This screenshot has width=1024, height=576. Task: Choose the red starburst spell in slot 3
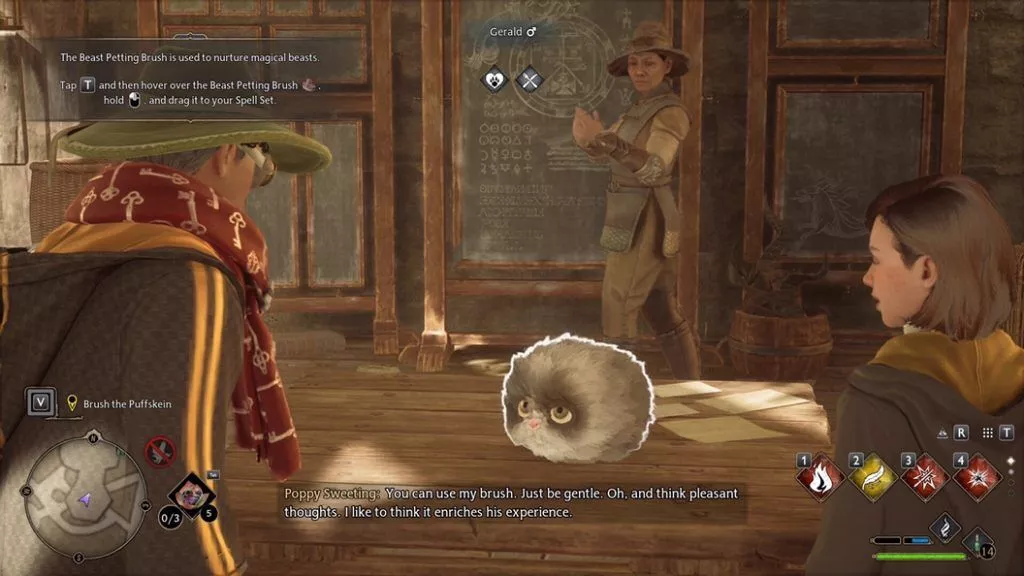pos(926,477)
